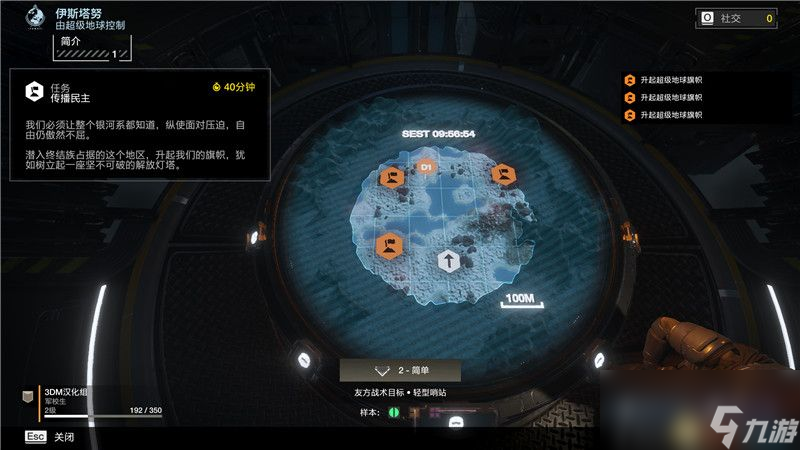The width and height of the screenshot is (800, 450).
Task: Select the white arrow extraction marker
Action: 448,262
